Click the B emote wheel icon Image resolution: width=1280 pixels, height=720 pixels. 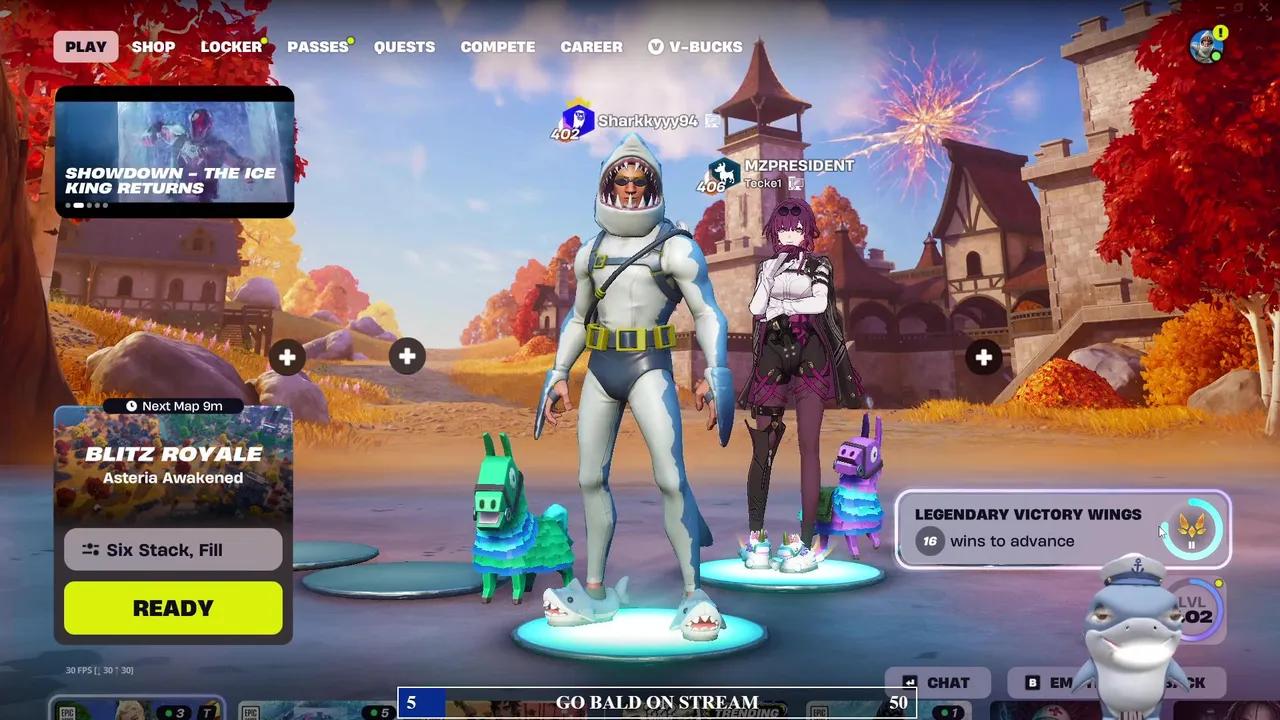coord(1030,682)
